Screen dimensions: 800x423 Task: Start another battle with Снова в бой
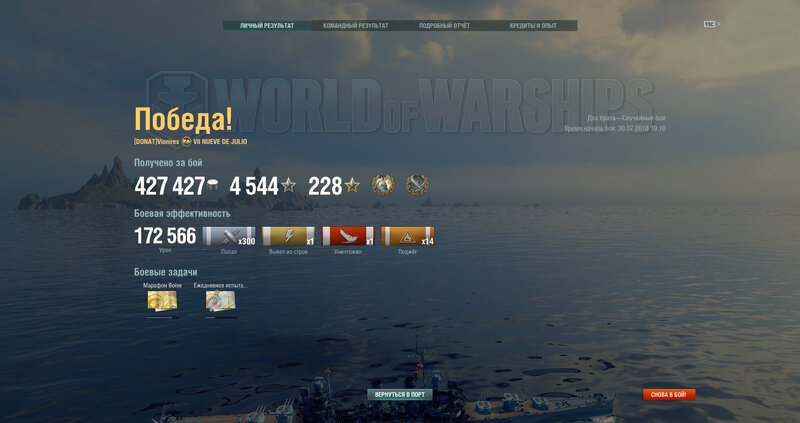[669, 395]
